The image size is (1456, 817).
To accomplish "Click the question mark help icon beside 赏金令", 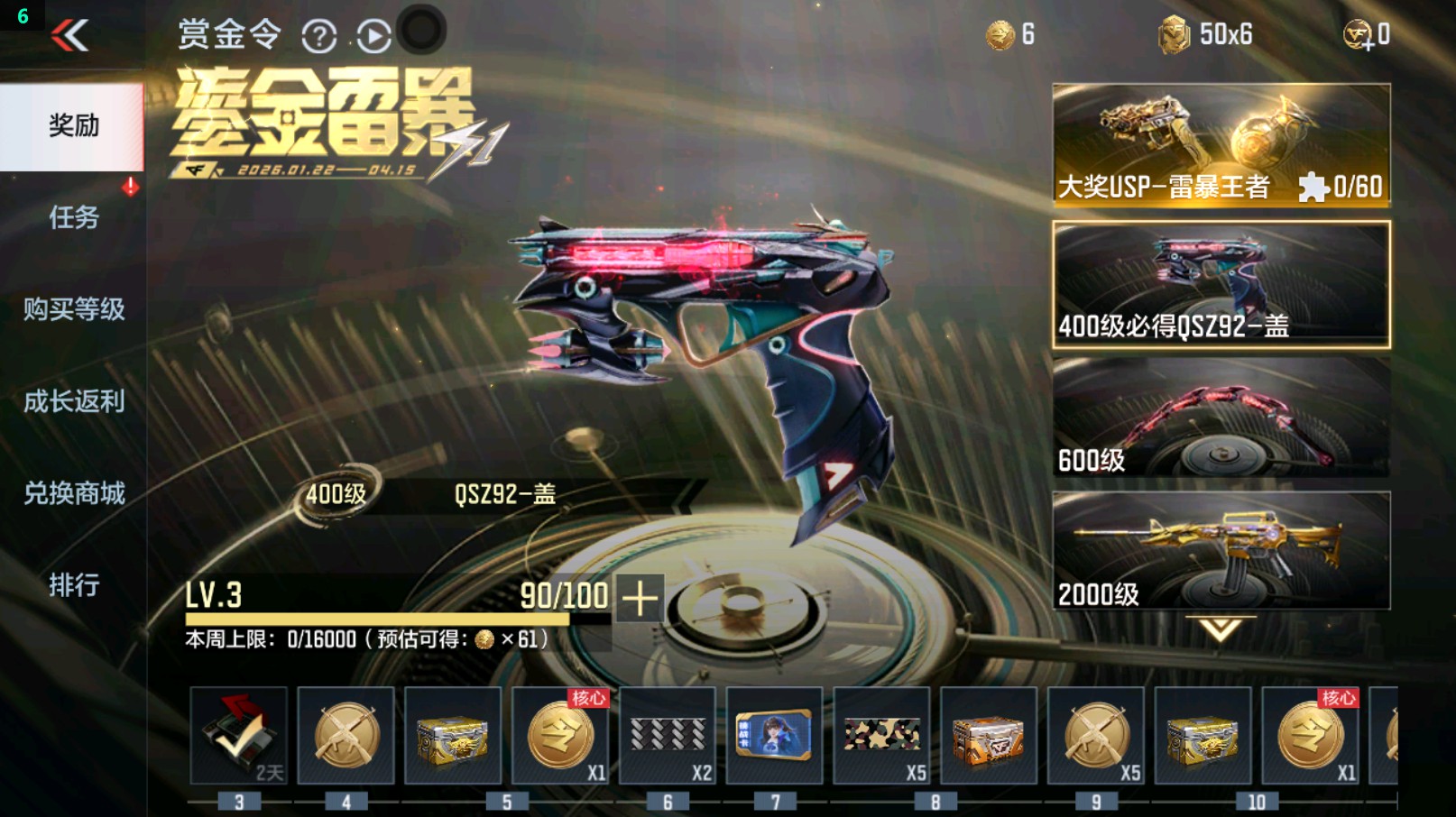I will point(320,36).
